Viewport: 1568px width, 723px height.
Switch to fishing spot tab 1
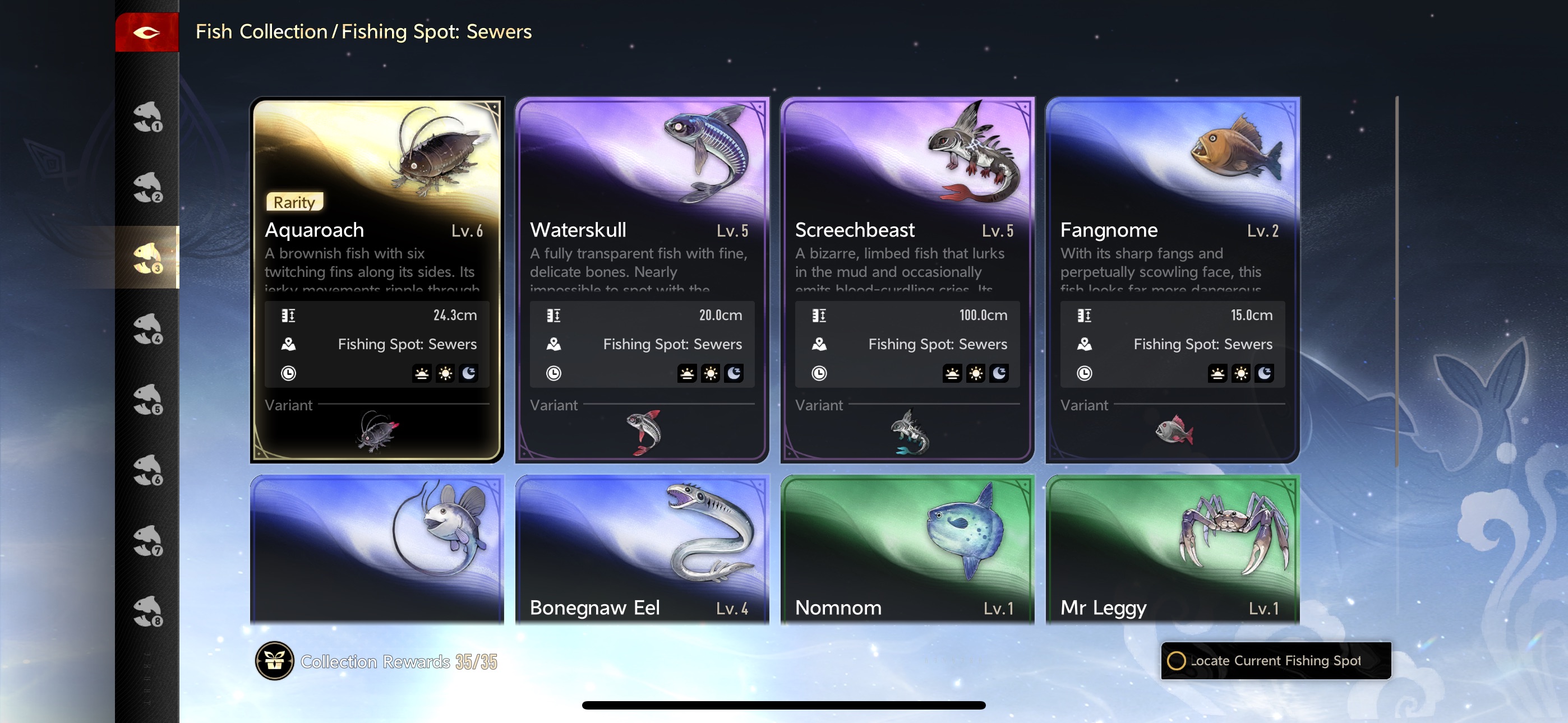tap(147, 116)
